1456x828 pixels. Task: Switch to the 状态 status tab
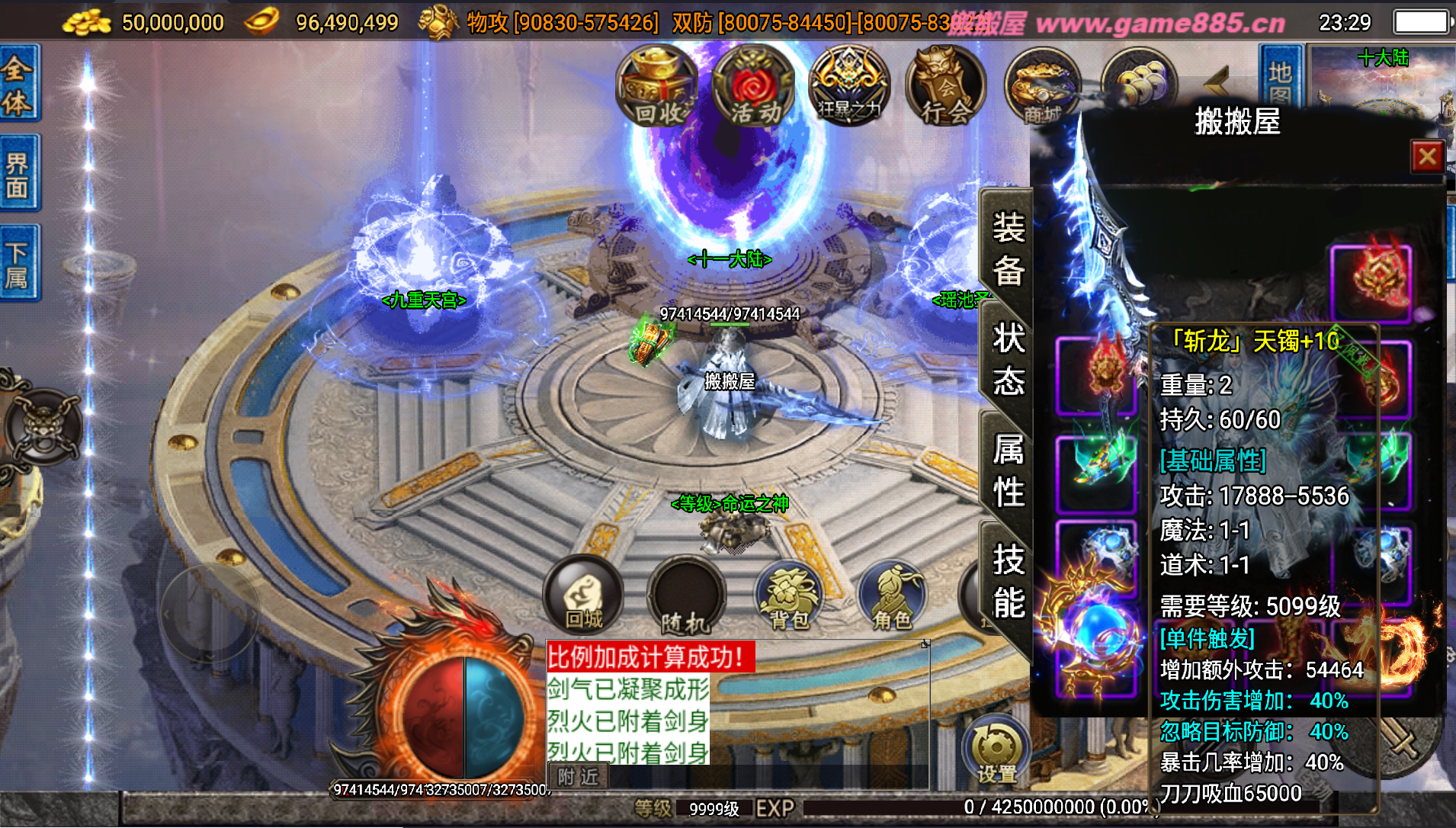(x=1008, y=358)
